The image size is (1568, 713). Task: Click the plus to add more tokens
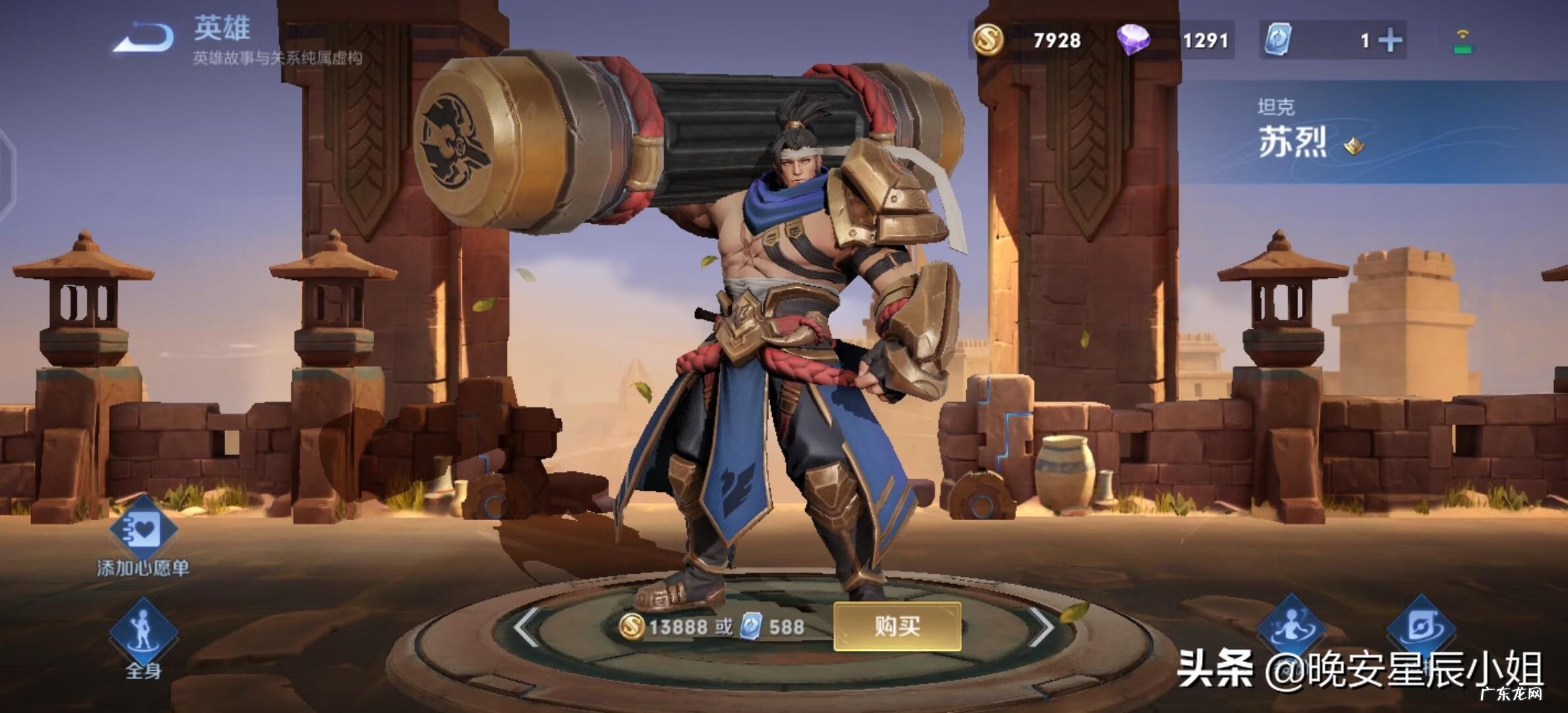click(x=1390, y=41)
